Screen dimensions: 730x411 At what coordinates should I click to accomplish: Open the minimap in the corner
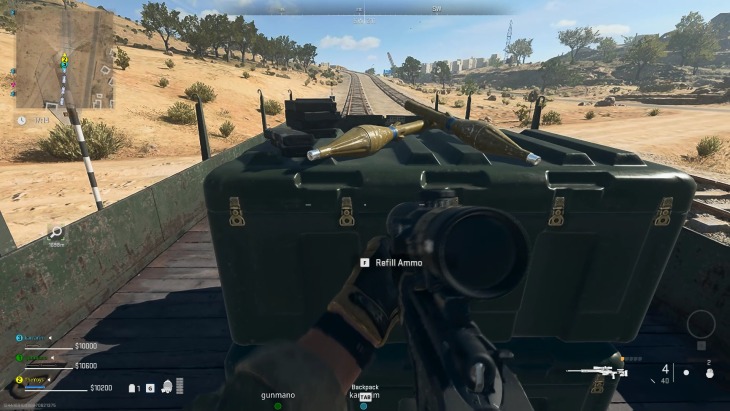point(64,58)
